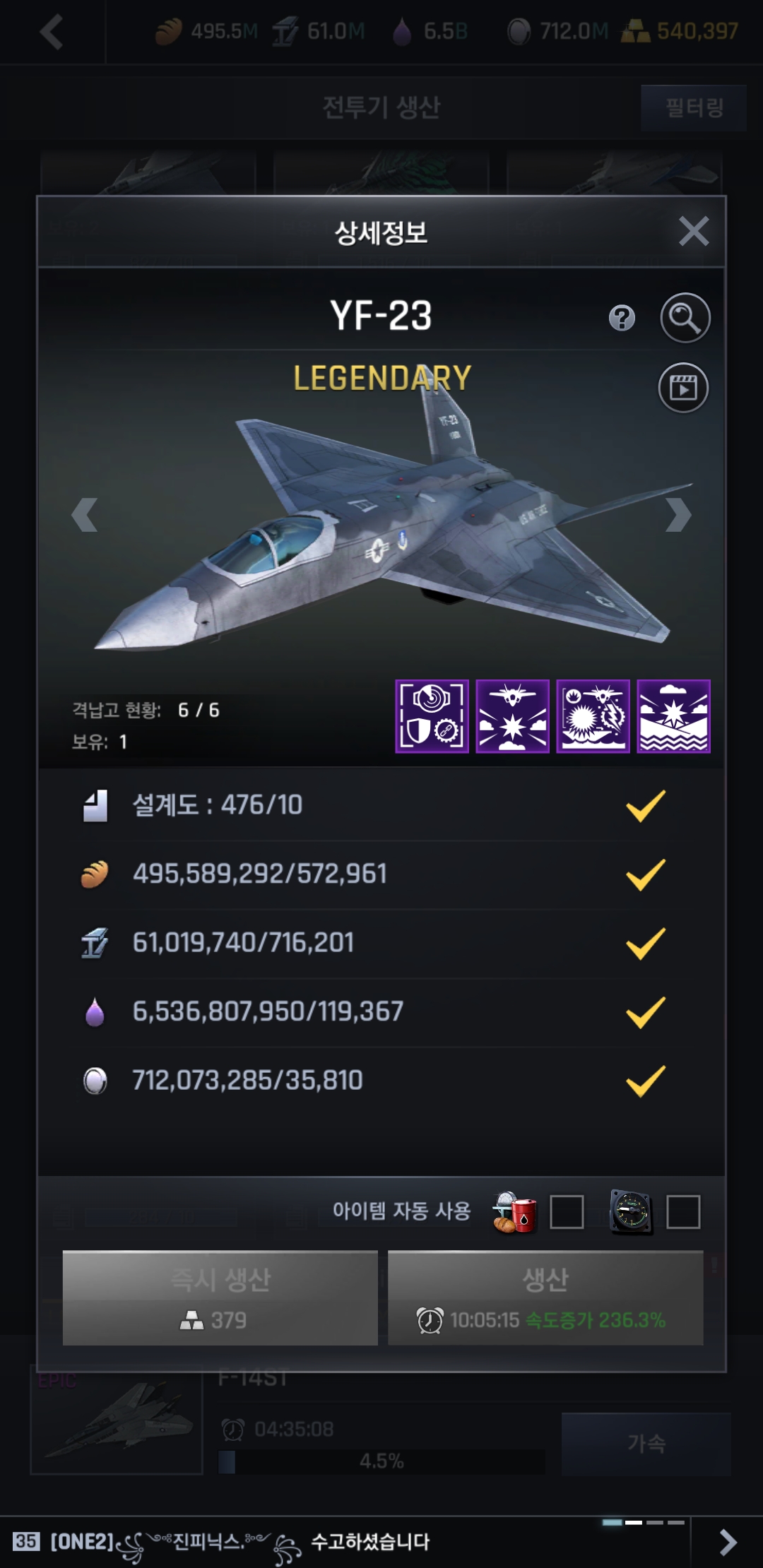The width and height of the screenshot is (763, 1568).
Task: Select the air-to-air explosion skill icon
Action: click(x=512, y=716)
